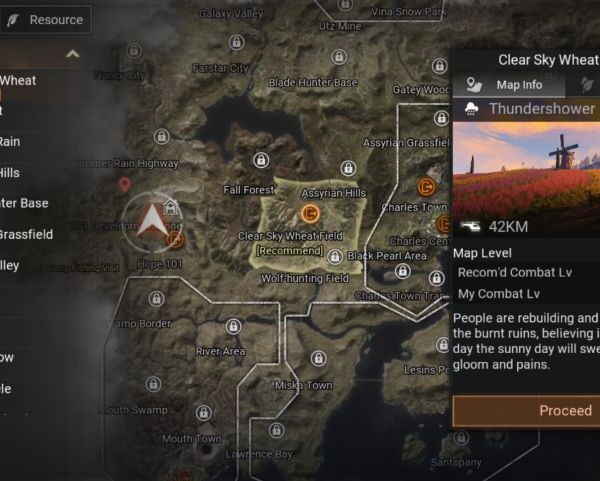Viewport: 600px width, 481px height.
Task: Open the leaf icon tab beside Map Info
Action: [585, 85]
